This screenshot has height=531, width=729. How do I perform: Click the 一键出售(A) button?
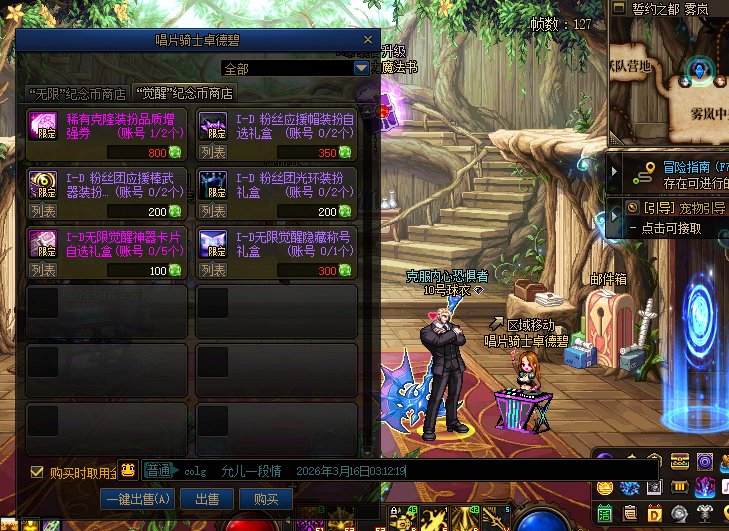[137, 498]
